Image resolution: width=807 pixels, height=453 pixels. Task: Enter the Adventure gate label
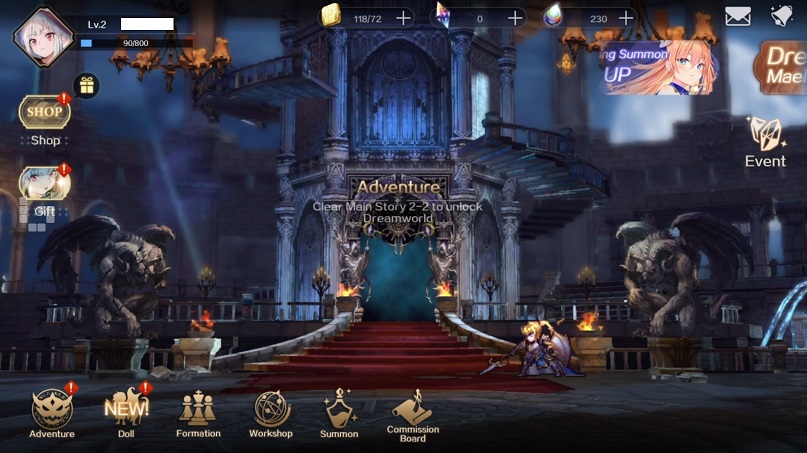(x=398, y=187)
